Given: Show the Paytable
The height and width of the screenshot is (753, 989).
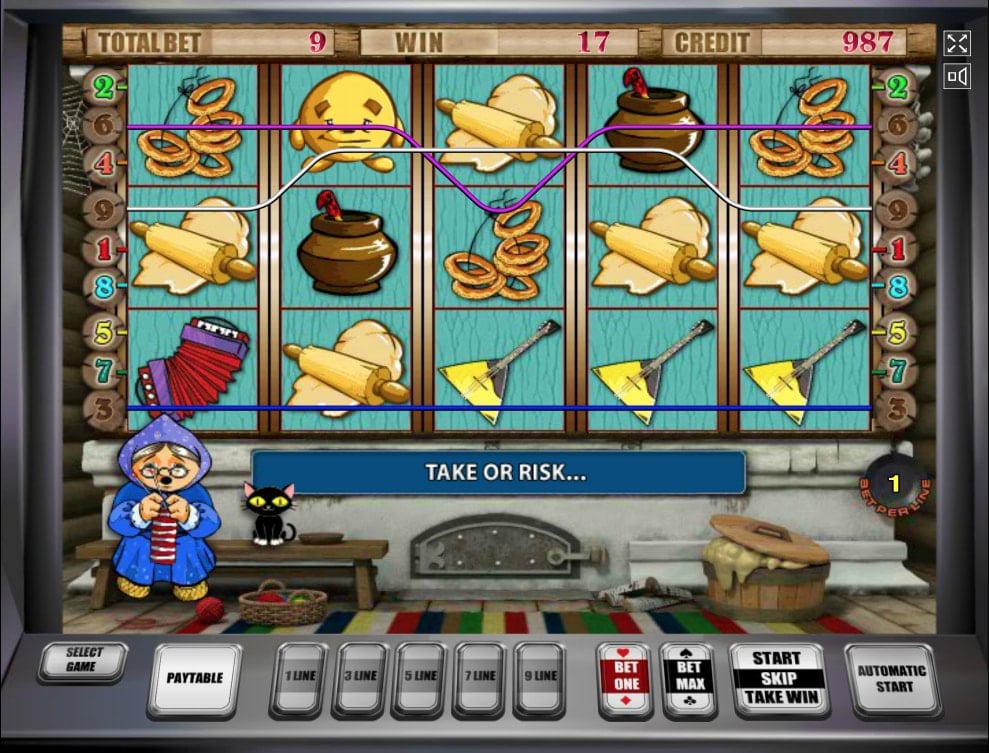Looking at the screenshot, I should [x=195, y=678].
